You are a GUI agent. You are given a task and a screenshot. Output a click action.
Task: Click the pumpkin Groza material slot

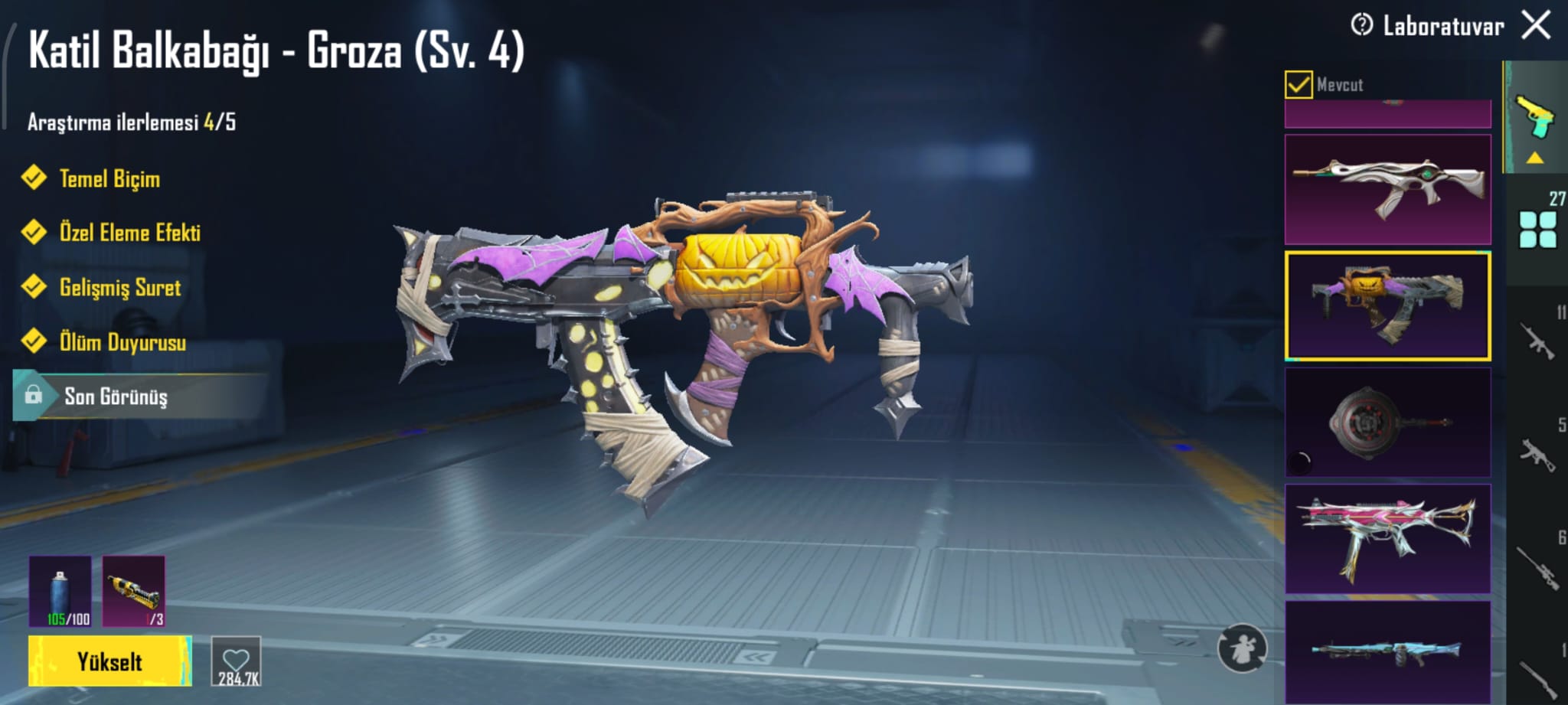tap(133, 592)
